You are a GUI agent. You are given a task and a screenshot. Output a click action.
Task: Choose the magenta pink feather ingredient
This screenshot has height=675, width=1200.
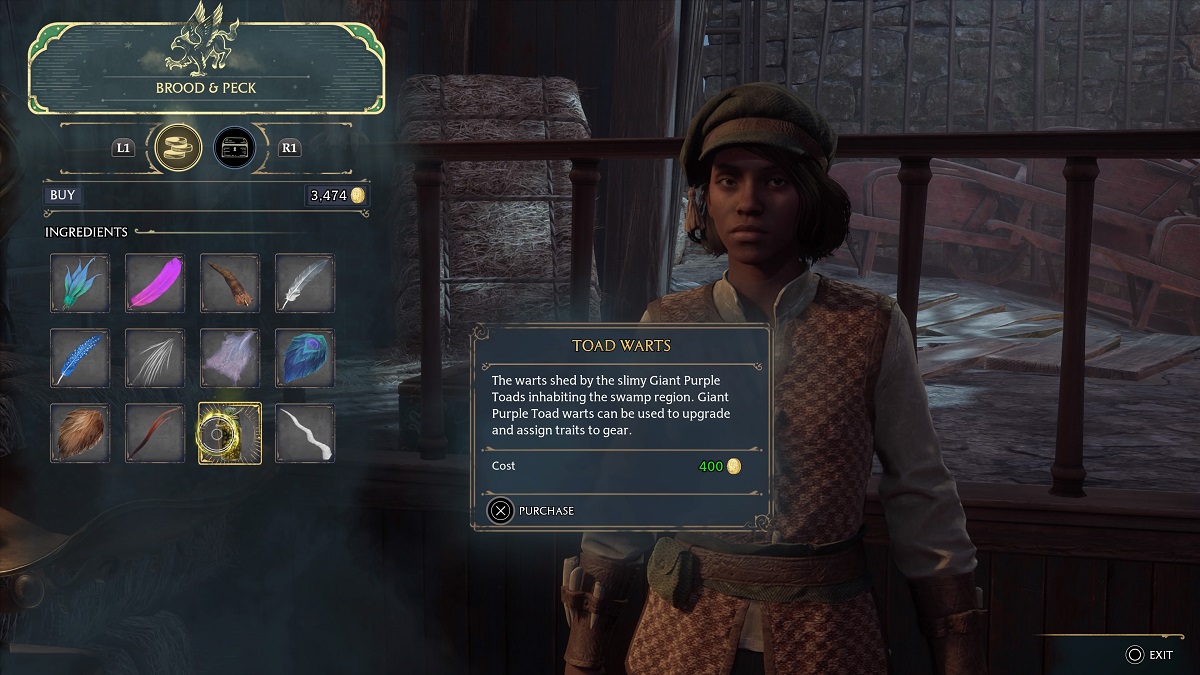coord(155,283)
